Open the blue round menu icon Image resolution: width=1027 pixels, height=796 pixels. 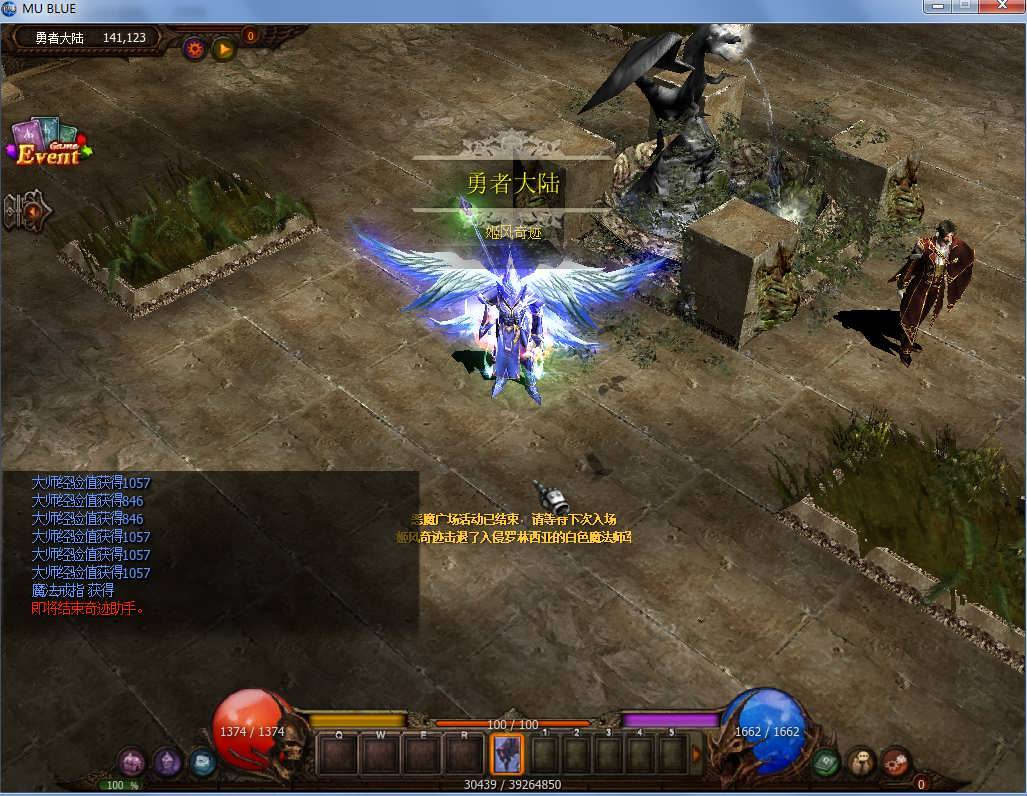coord(203,762)
